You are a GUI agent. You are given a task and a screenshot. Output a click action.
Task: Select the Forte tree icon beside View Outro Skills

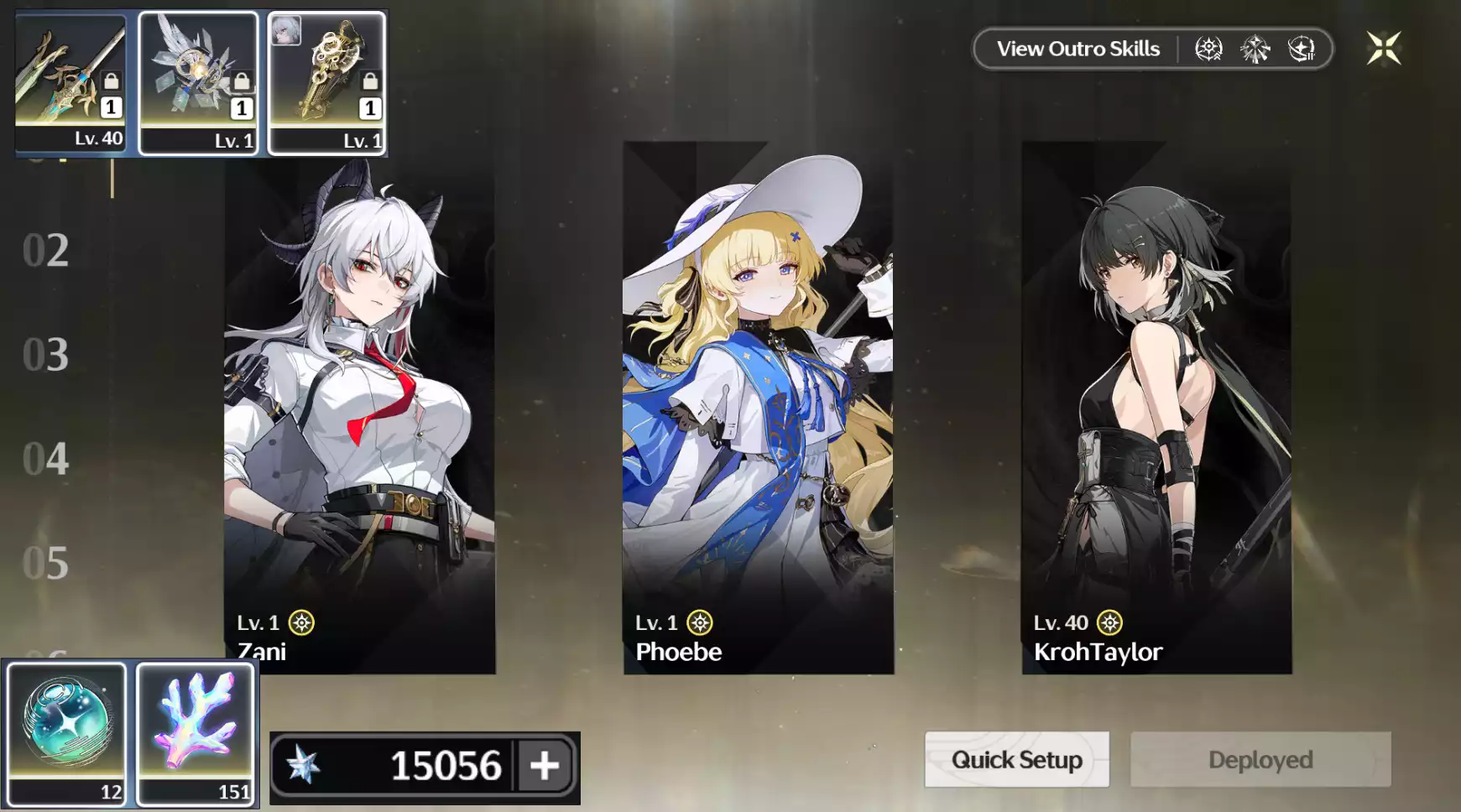point(1255,48)
